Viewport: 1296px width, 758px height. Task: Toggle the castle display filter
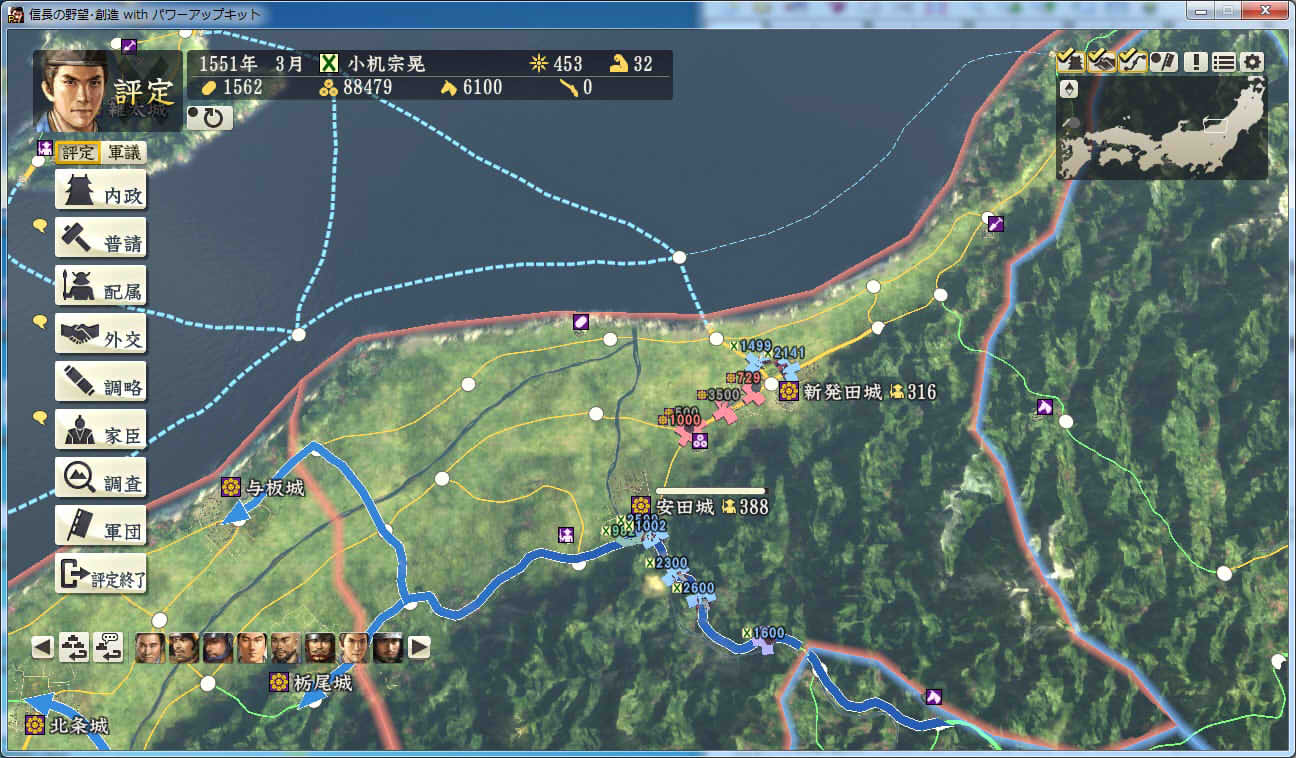tap(1070, 62)
